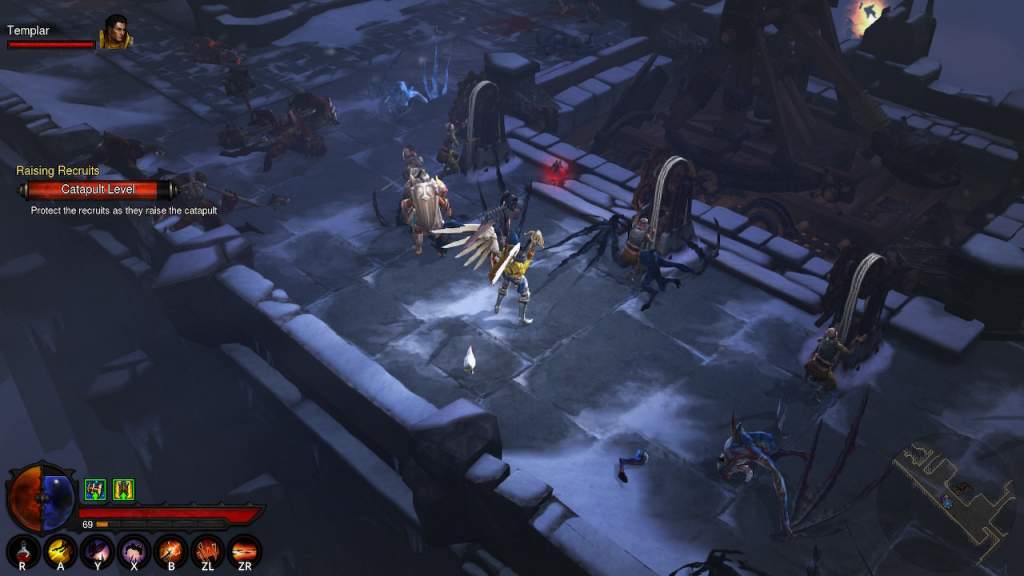
Task: Activate the purple skill labeled X
Action: pos(134,551)
